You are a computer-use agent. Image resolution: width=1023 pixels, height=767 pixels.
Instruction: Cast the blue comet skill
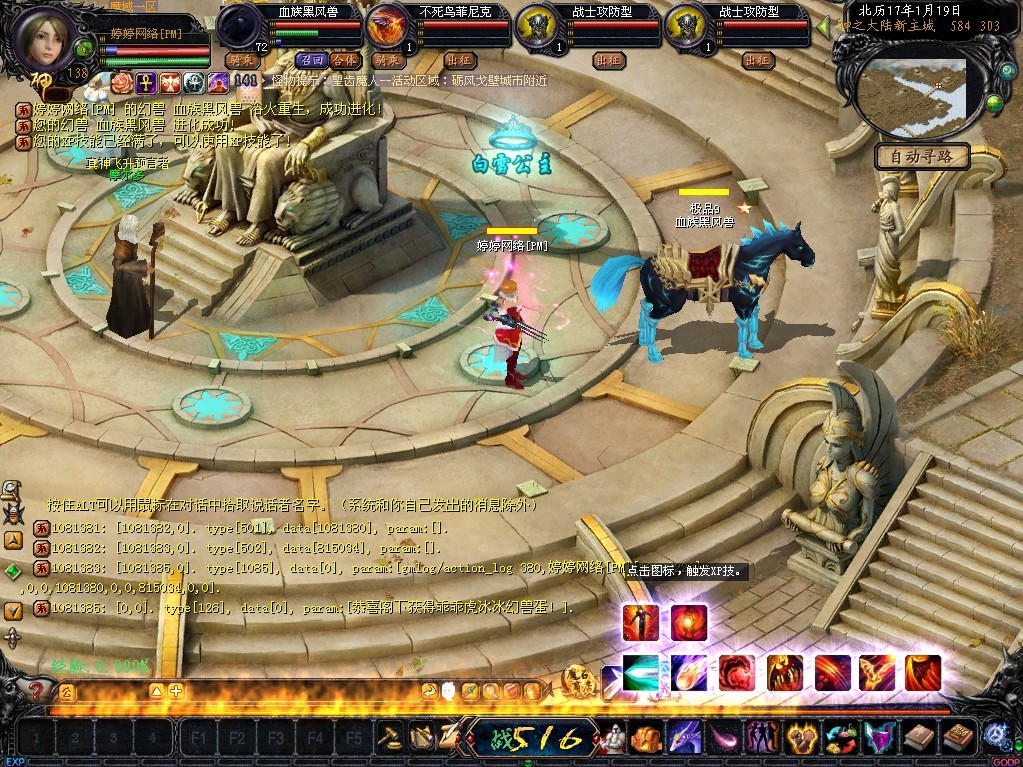(688, 672)
